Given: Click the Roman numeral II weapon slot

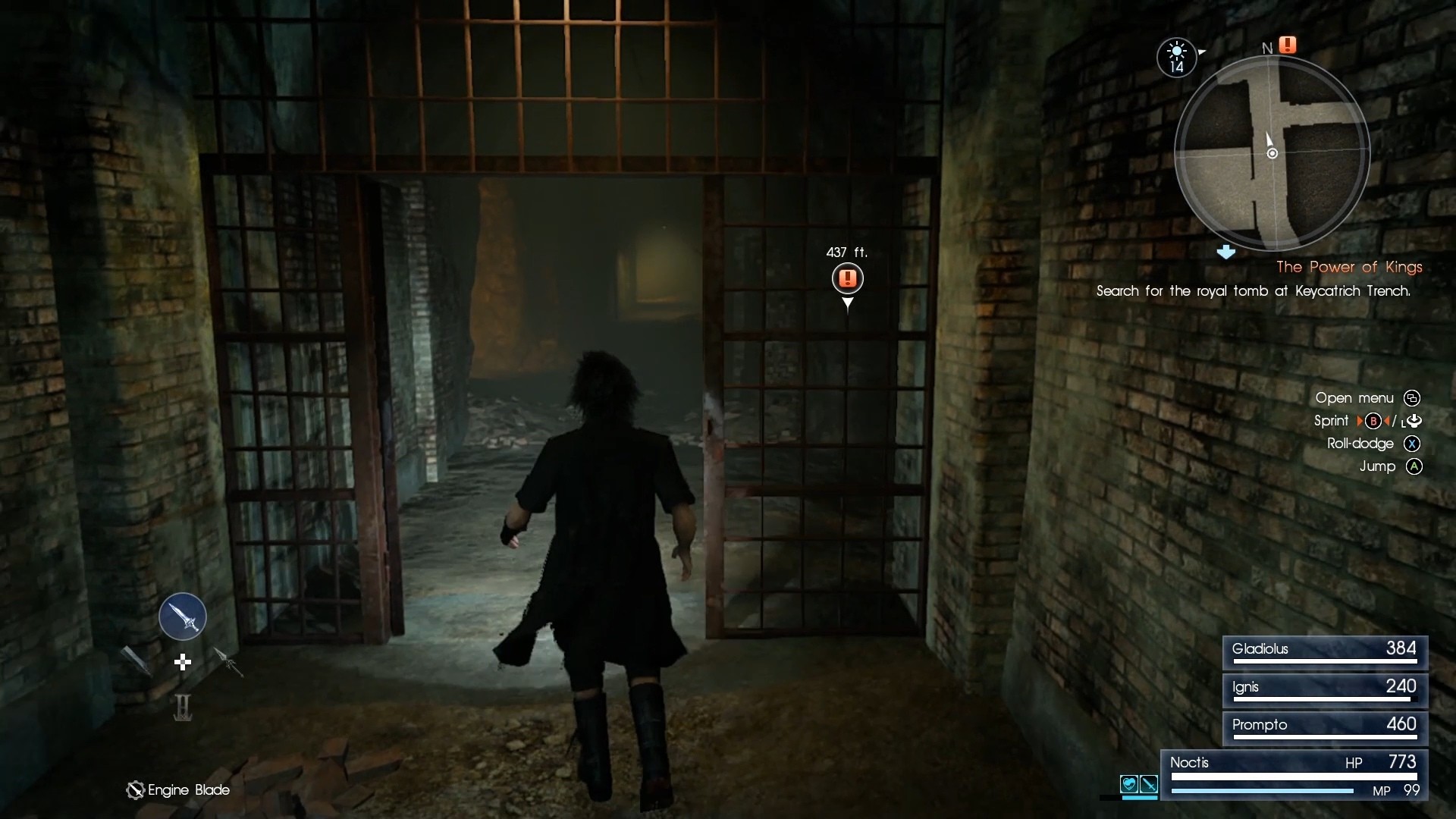Looking at the screenshot, I should click(x=182, y=708).
